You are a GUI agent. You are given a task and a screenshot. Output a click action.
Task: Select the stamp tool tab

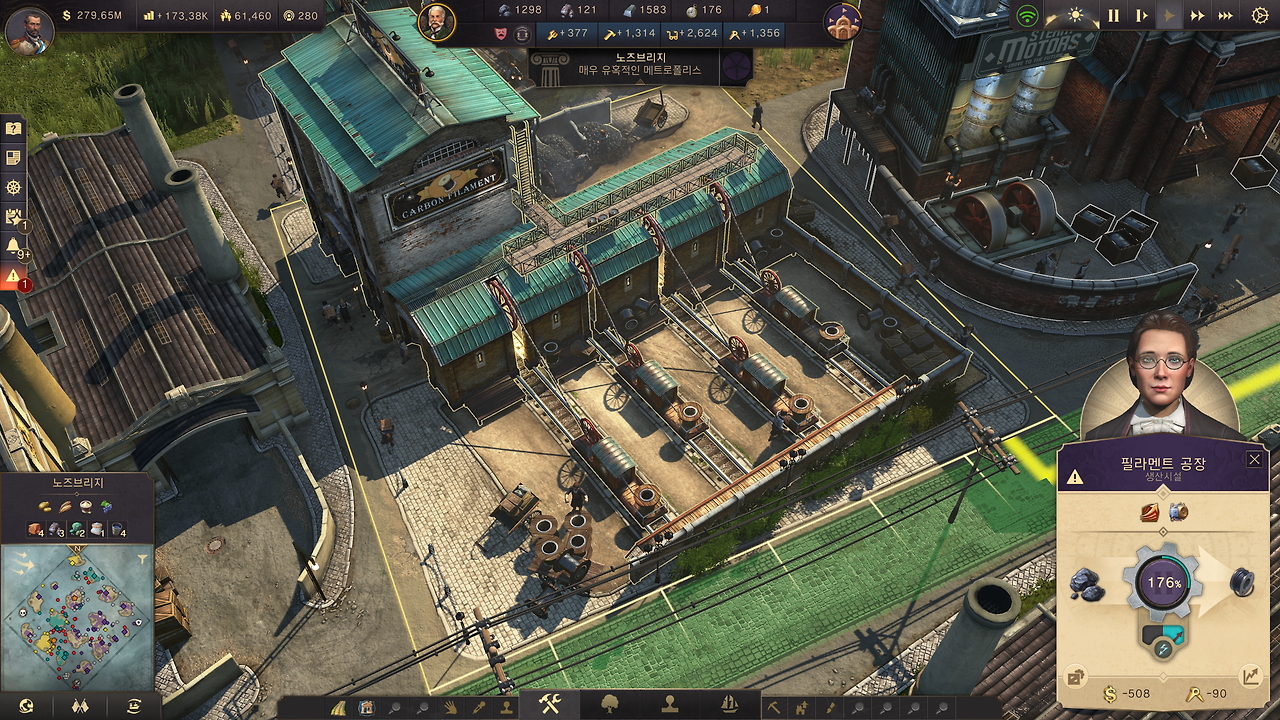[x=669, y=704]
